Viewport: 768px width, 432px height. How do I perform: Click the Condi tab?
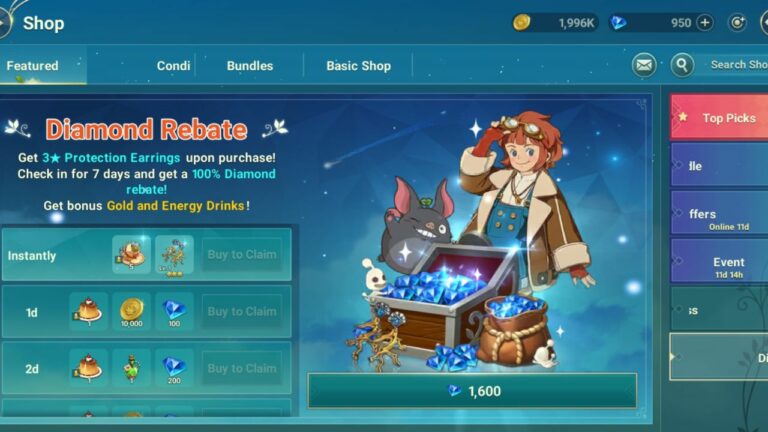pyautogui.click(x=173, y=66)
